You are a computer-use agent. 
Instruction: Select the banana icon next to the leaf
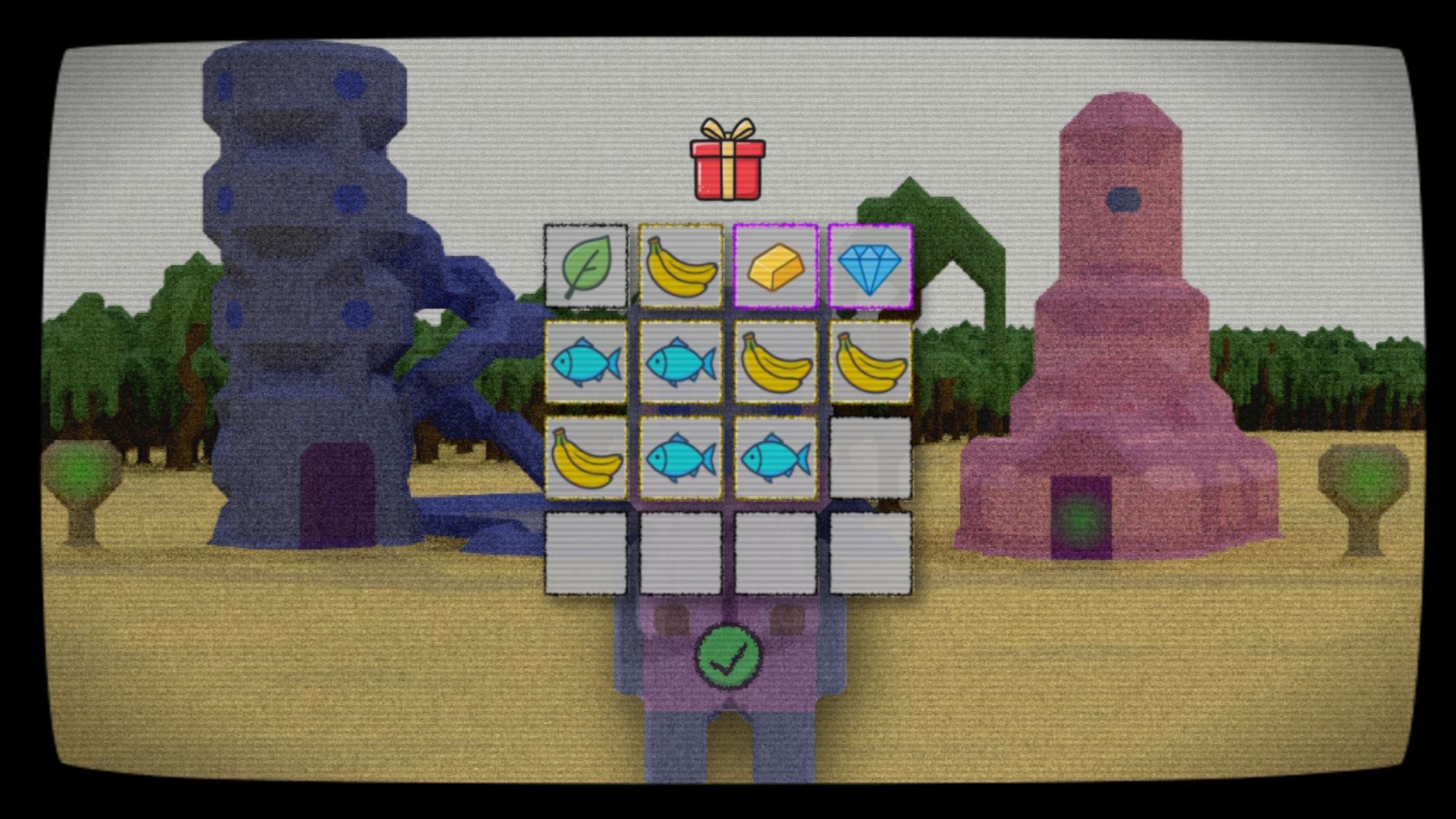681,267
